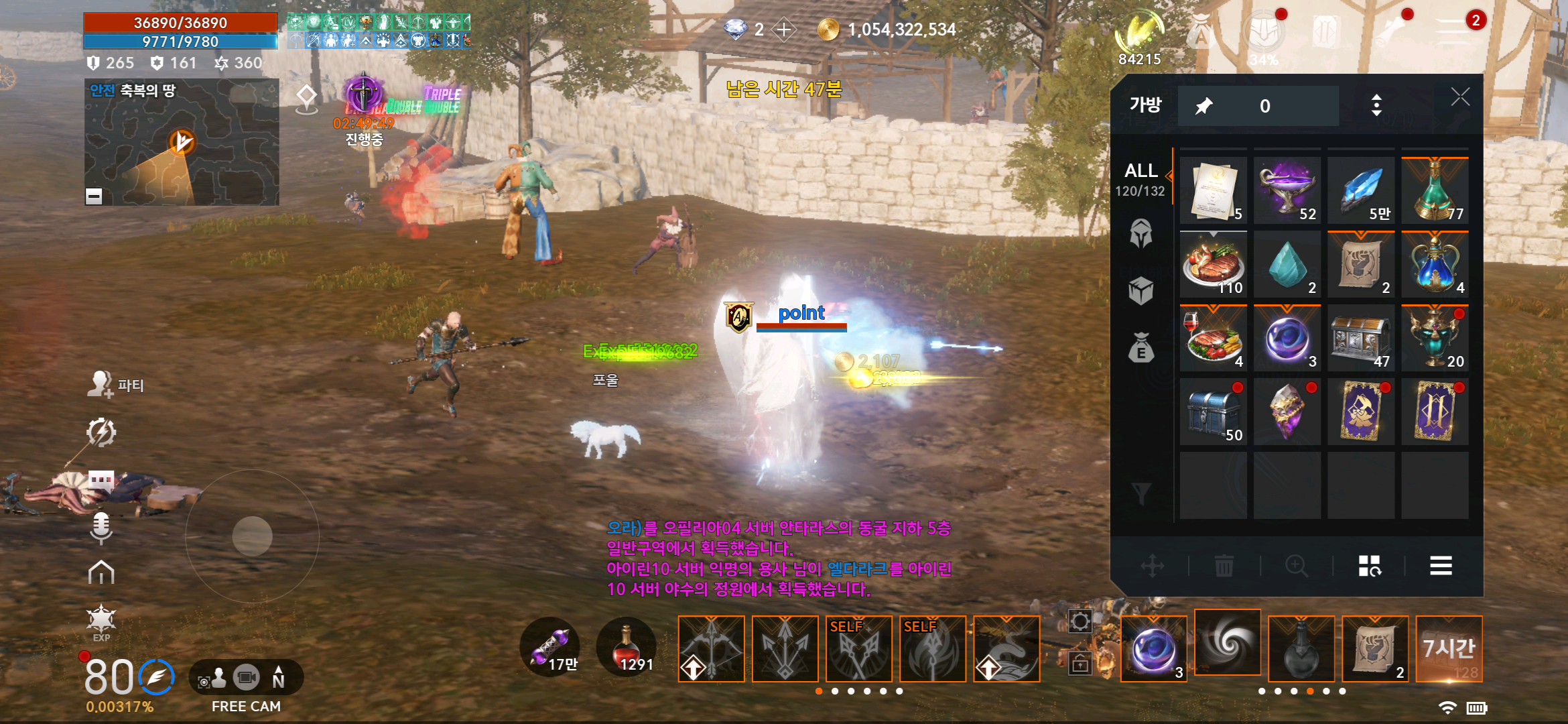
Task: Select the steak food item with 110
Action: coord(1214,265)
